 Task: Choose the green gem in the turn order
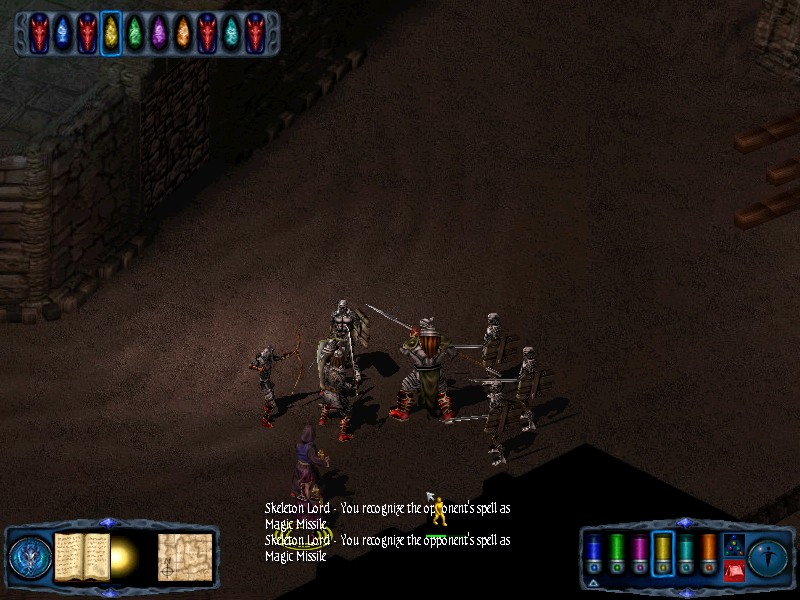[134, 33]
